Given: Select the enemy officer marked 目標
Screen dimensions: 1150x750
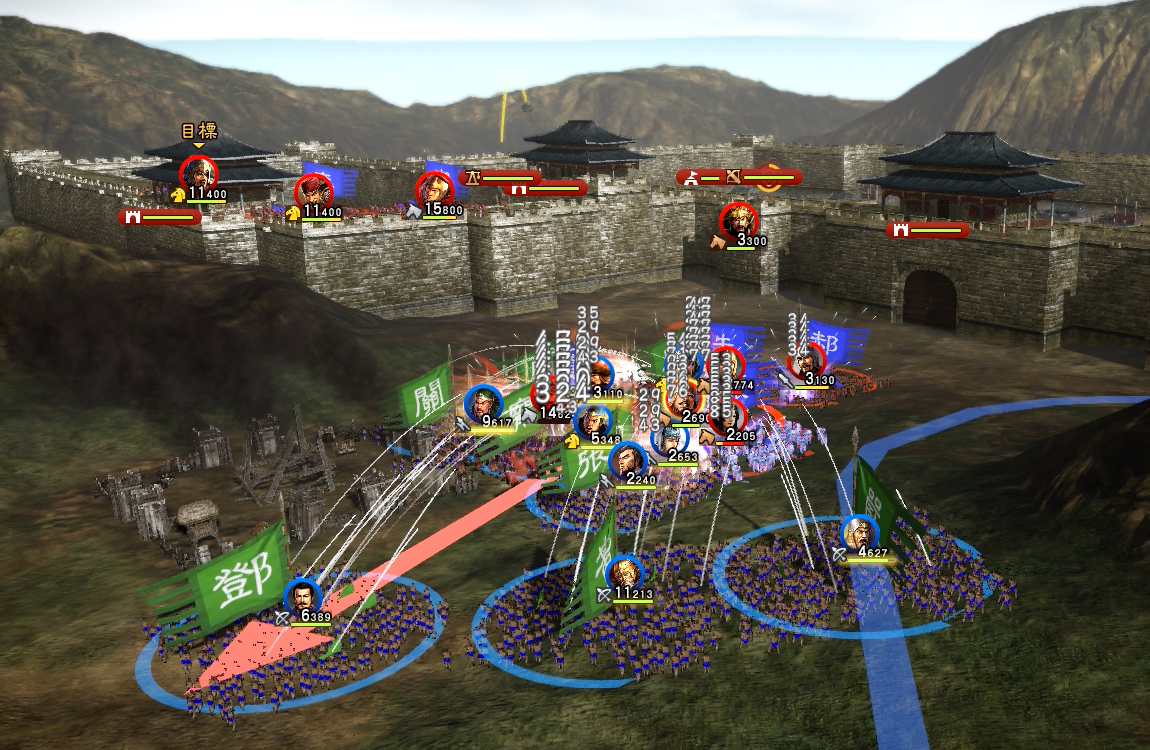Looking at the screenshot, I should [x=199, y=173].
